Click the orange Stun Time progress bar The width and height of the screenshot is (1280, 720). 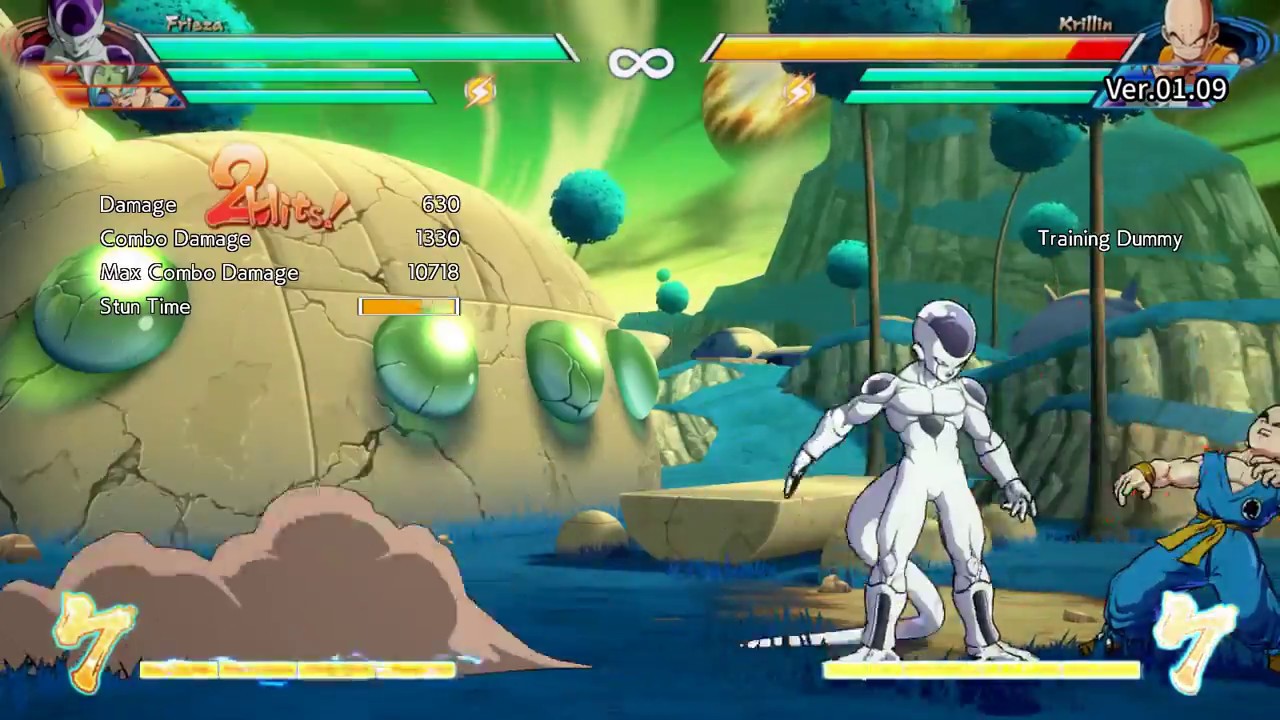point(408,307)
